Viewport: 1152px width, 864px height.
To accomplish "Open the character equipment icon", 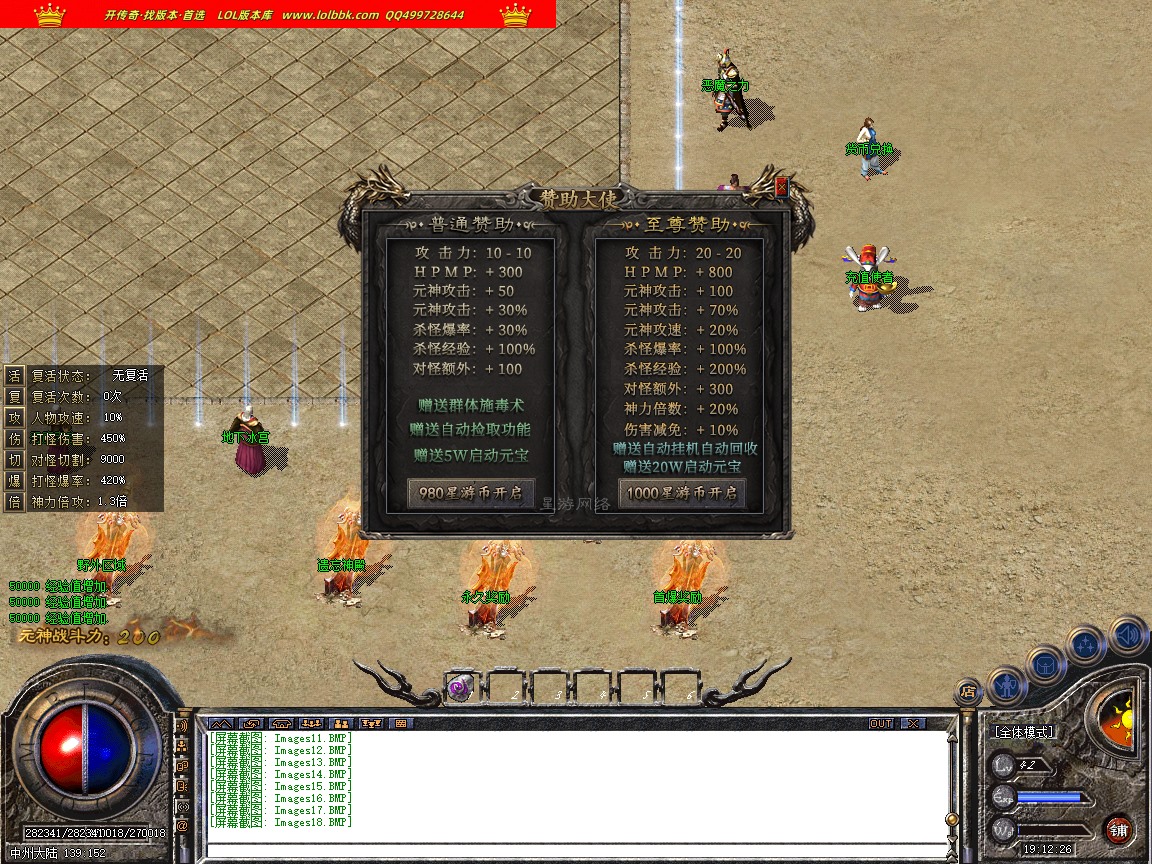I will pyautogui.click(x=1006, y=685).
